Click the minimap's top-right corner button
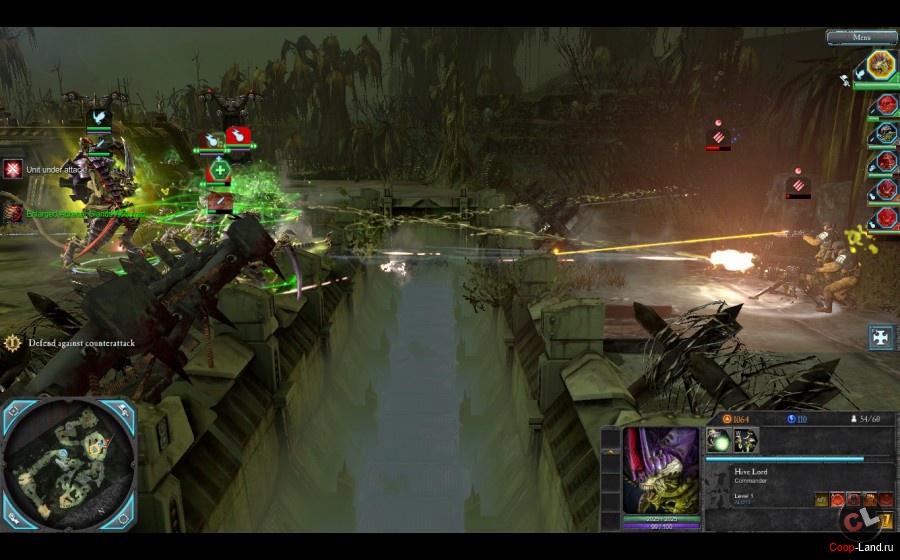Viewport: 900px width, 560px height. (124, 410)
